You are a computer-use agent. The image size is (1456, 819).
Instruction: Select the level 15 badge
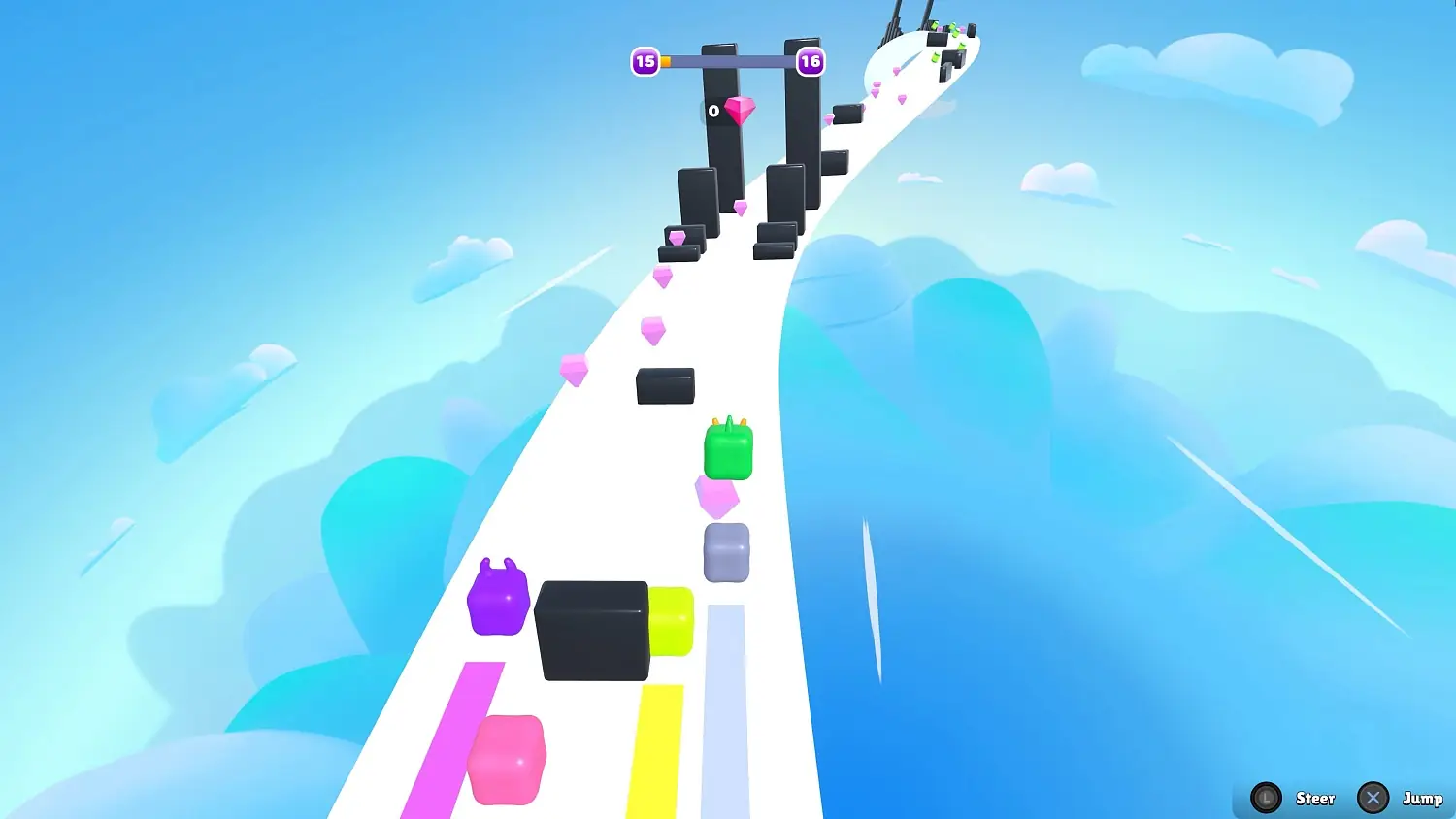click(644, 61)
